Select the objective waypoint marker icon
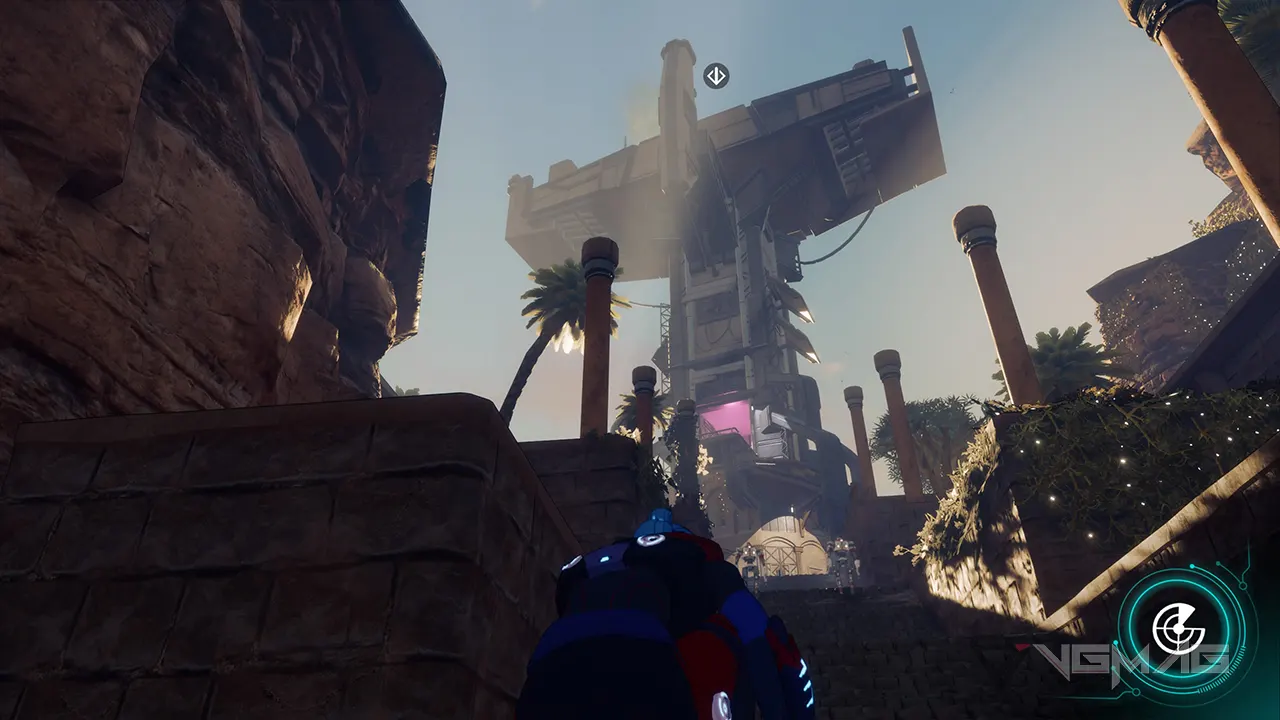 pos(716,76)
